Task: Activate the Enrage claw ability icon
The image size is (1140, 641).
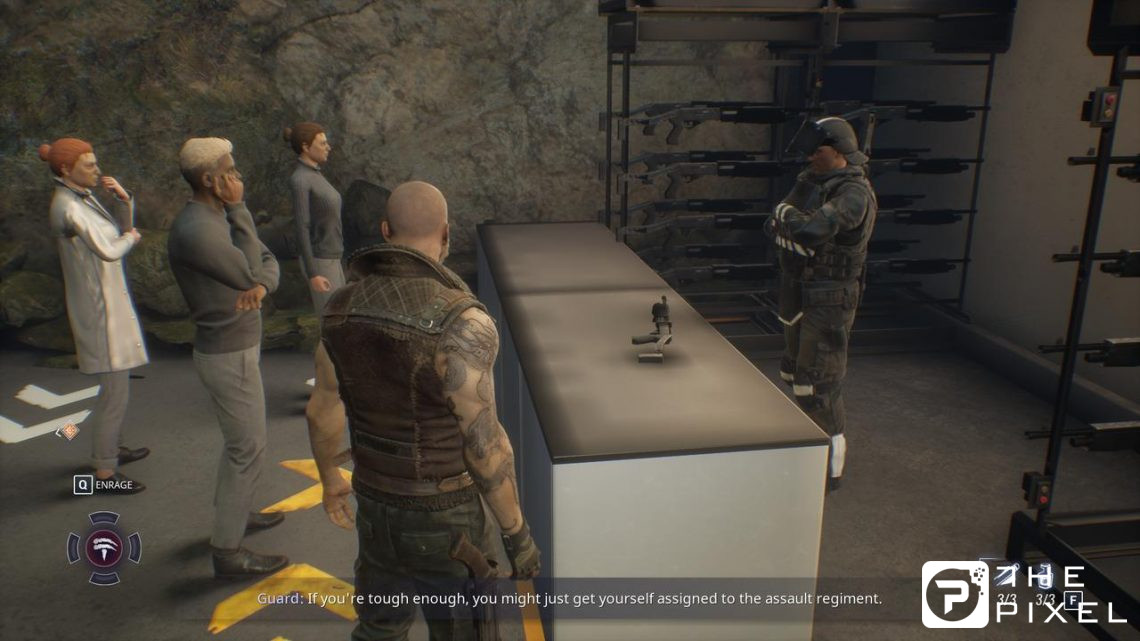Action: [x=104, y=547]
